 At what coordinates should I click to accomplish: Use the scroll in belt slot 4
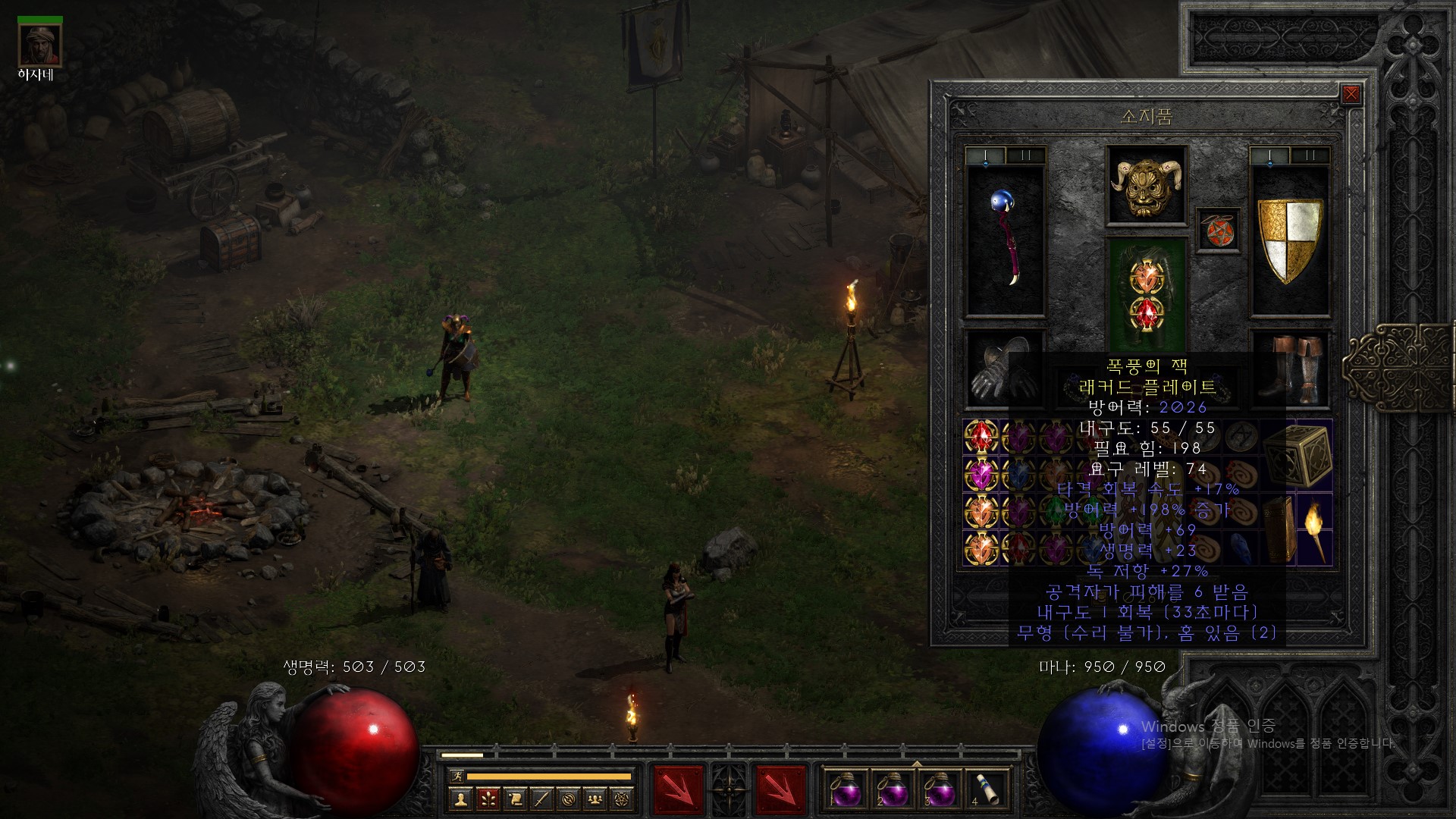pyautogui.click(x=986, y=791)
